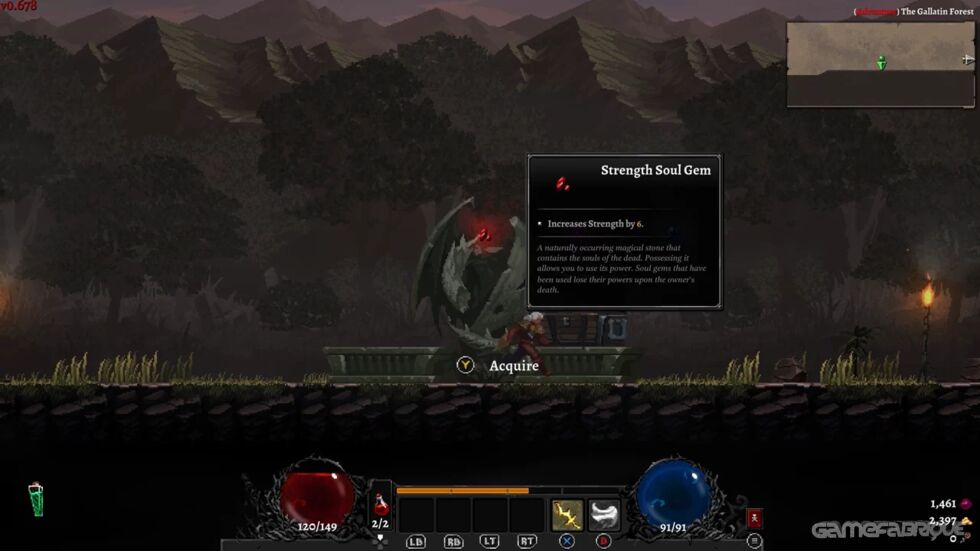The image size is (980, 551).
Task: Click the green vial icon
Action: 37,499
